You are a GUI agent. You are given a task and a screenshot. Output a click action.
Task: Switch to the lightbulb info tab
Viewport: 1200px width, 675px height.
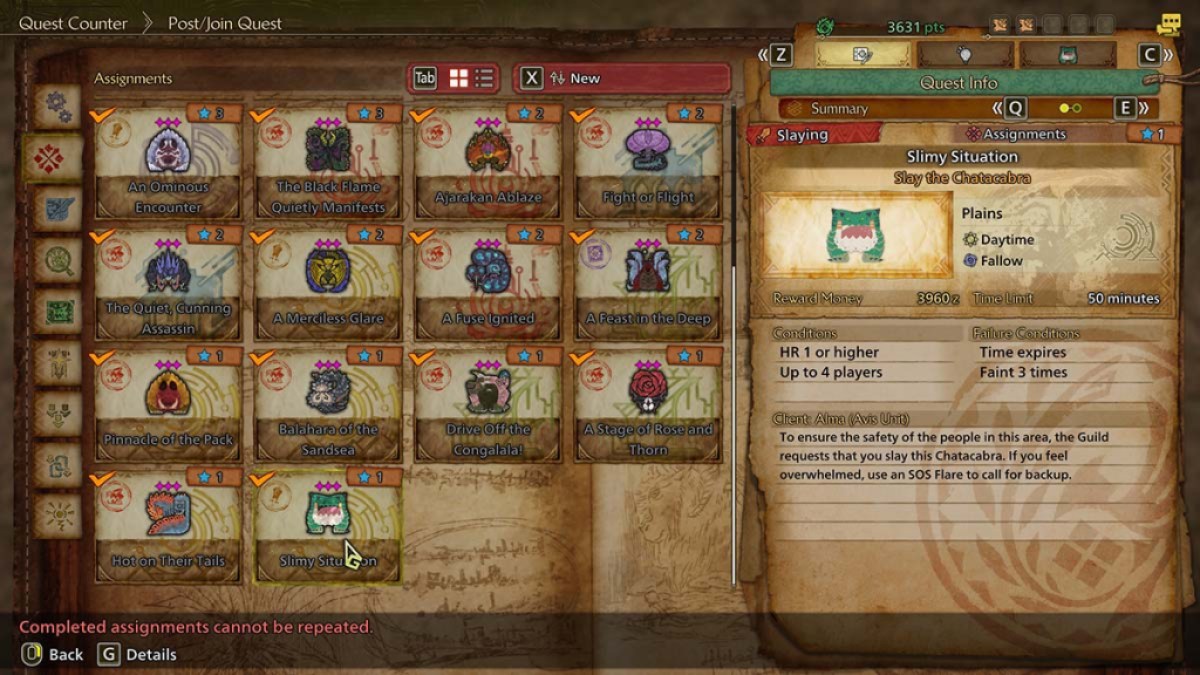coord(965,55)
